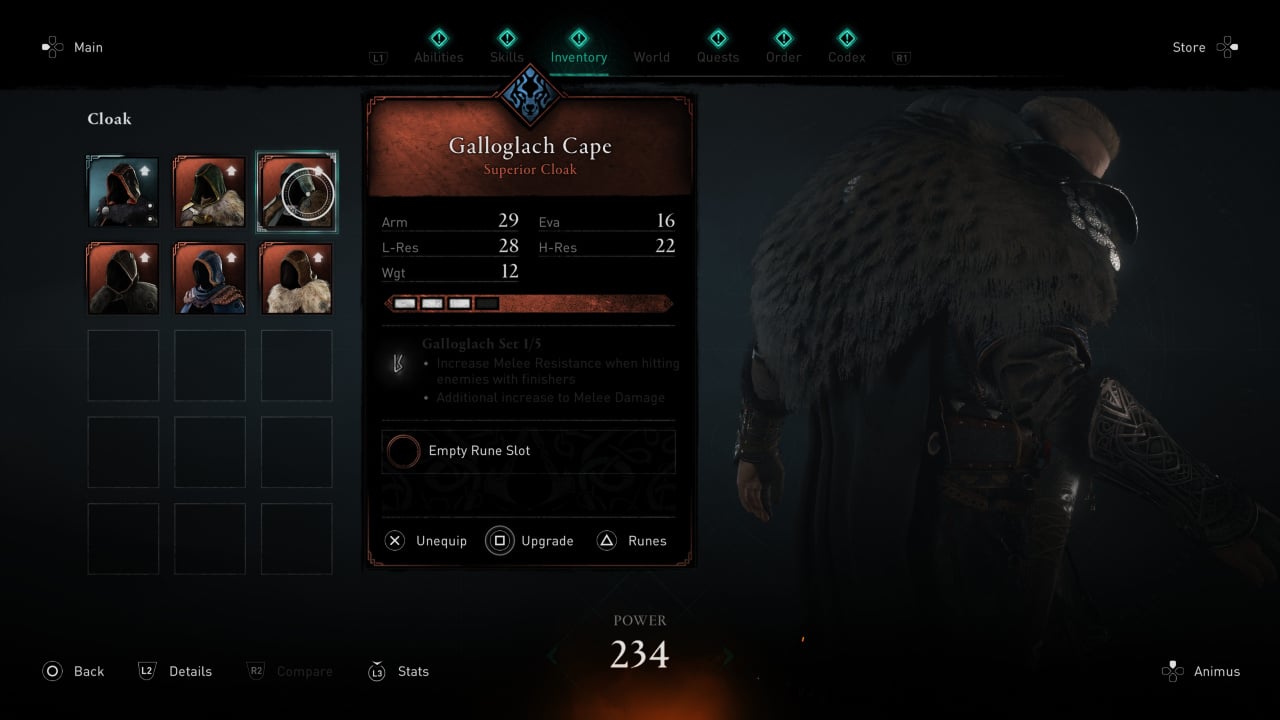Pick the plain black hooded cloak
This screenshot has height=720, width=1280.
click(123, 279)
